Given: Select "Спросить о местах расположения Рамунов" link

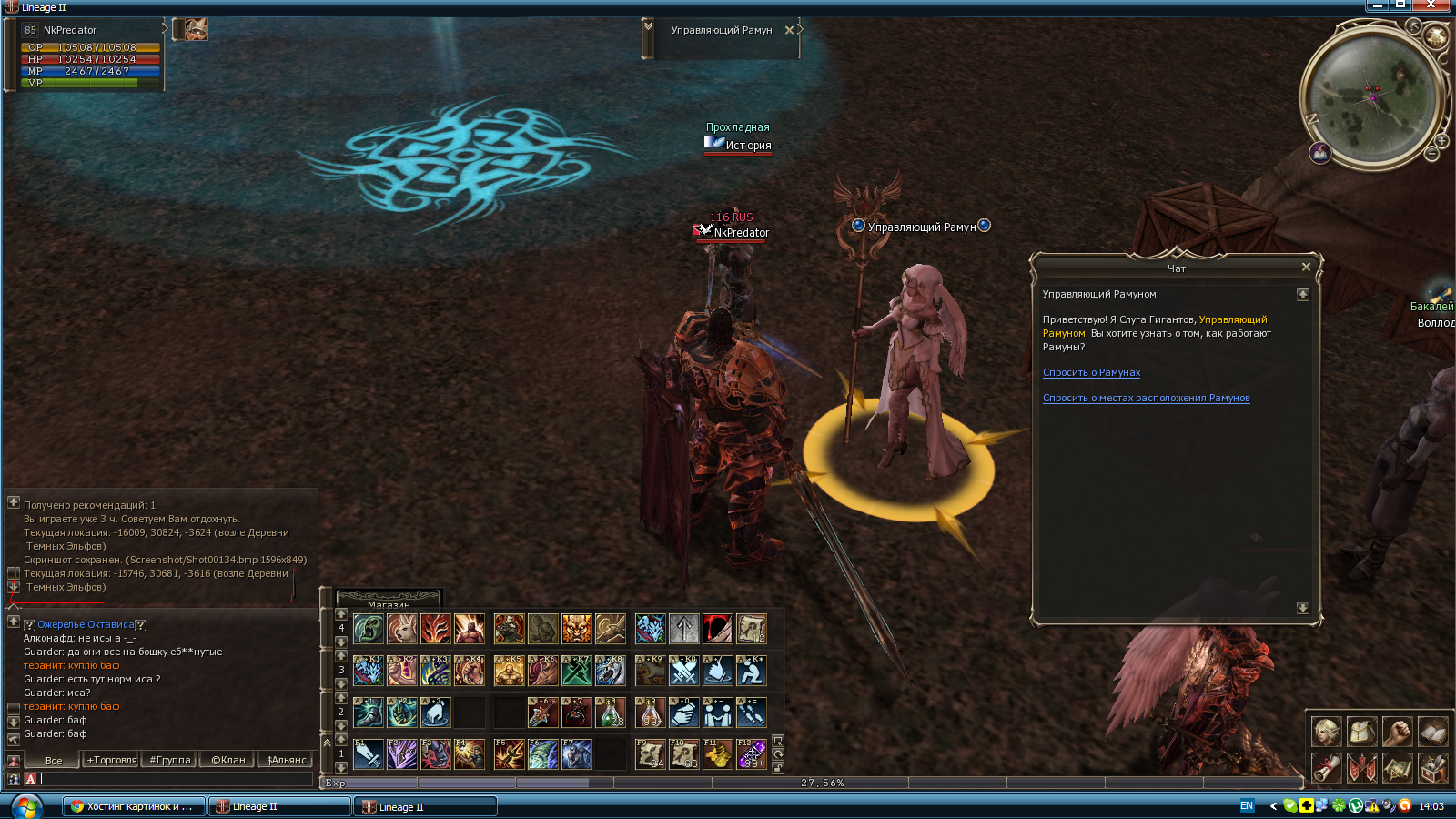Looking at the screenshot, I should point(1146,398).
